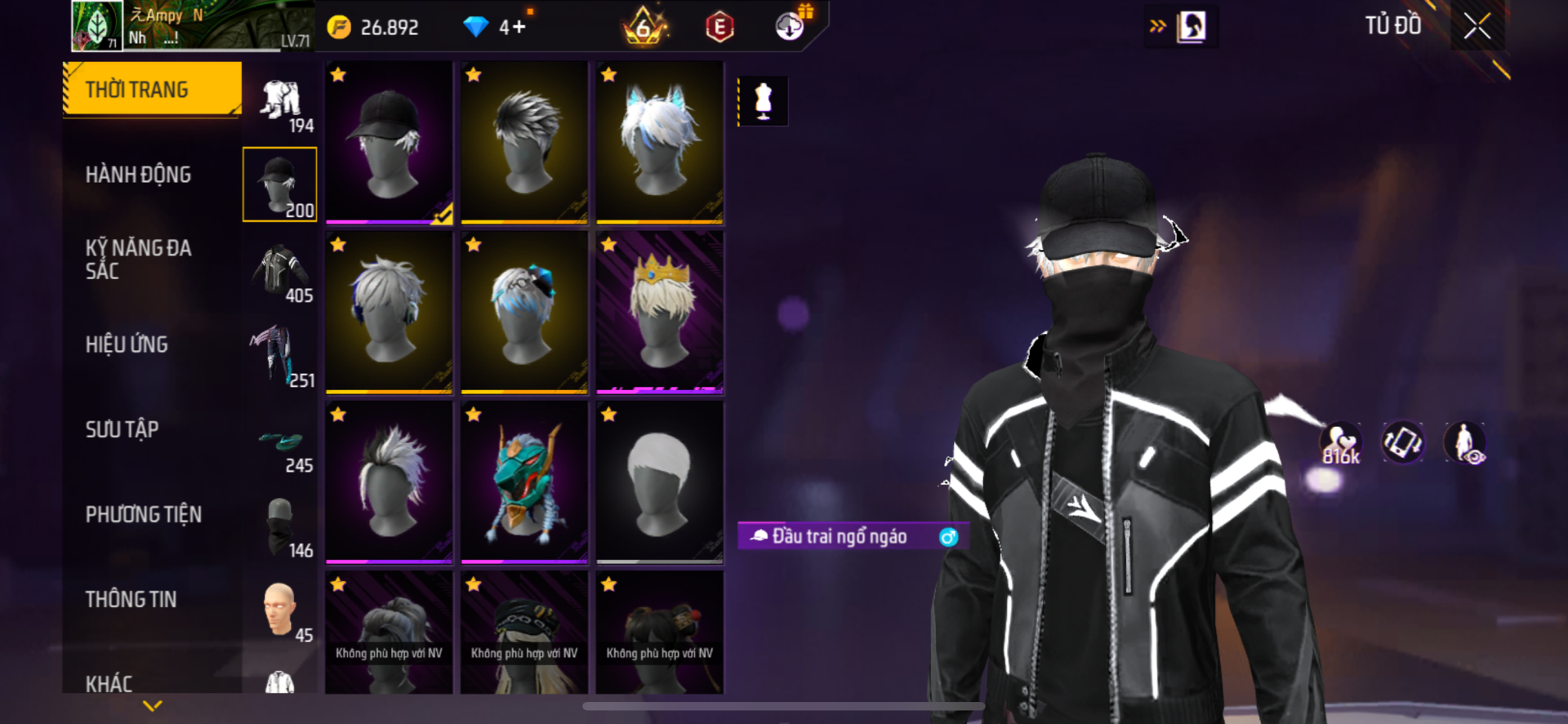The height and width of the screenshot is (724, 1568).
Task: Open the HÀNH ĐỘNG section
Action: [138, 175]
